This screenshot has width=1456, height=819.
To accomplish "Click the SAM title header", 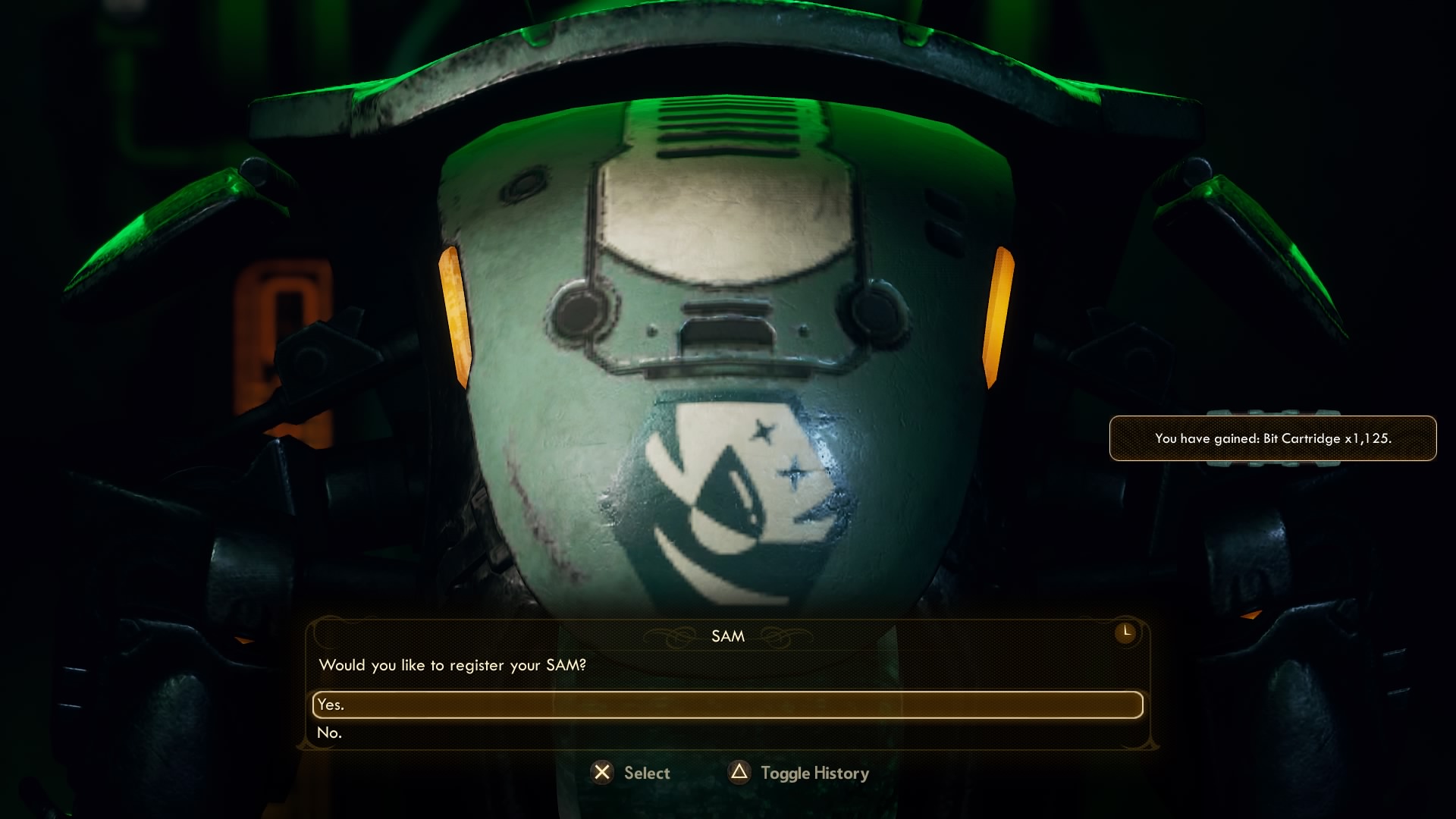I will 726,636.
